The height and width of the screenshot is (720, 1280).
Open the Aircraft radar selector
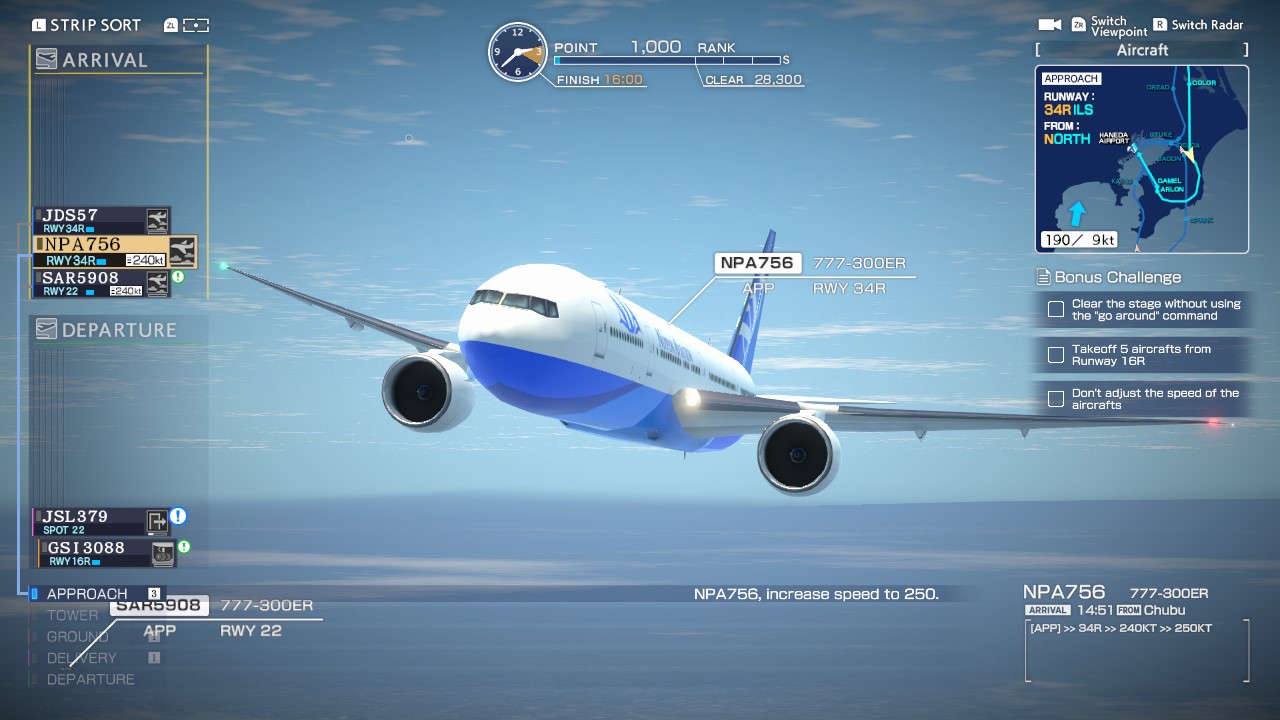click(x=1141, y=50)
